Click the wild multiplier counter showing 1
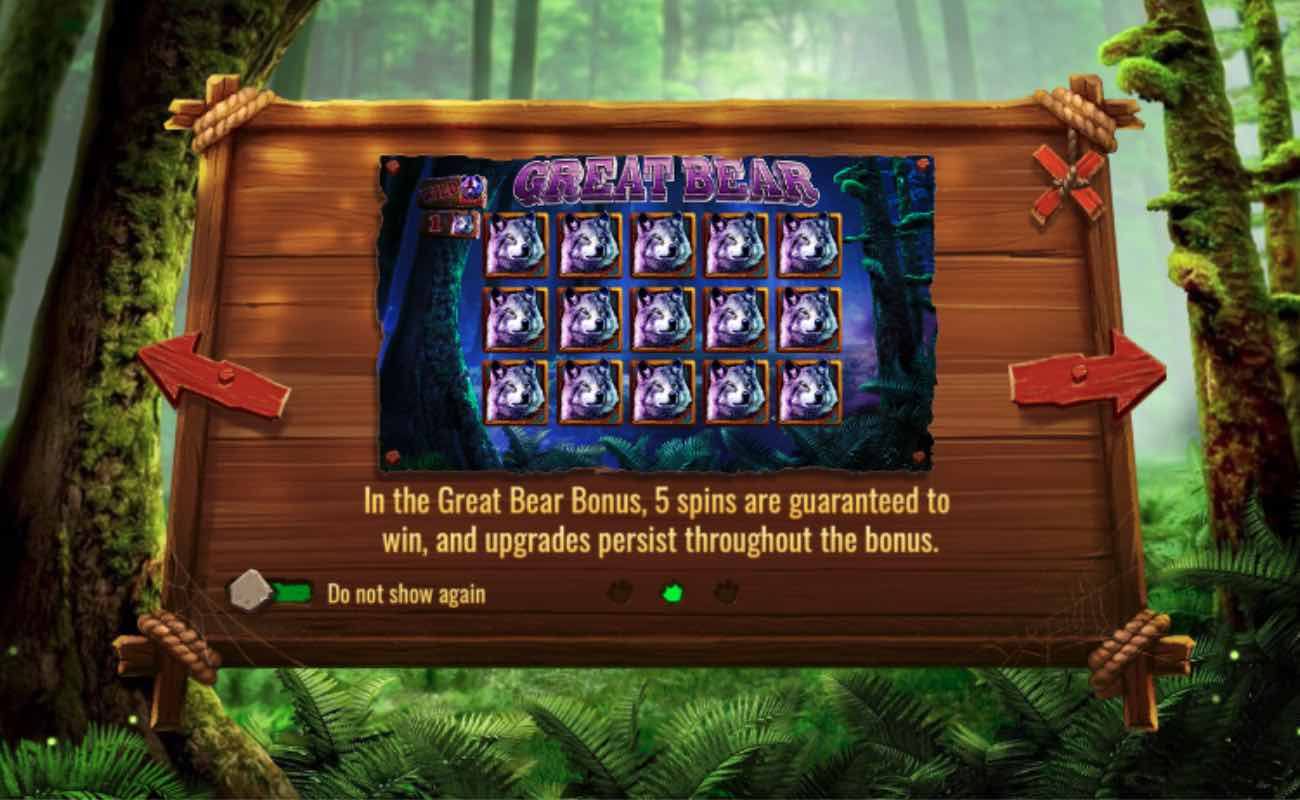Image resolution: width=1300 pixels, height=800 pixels. point(451,225)
